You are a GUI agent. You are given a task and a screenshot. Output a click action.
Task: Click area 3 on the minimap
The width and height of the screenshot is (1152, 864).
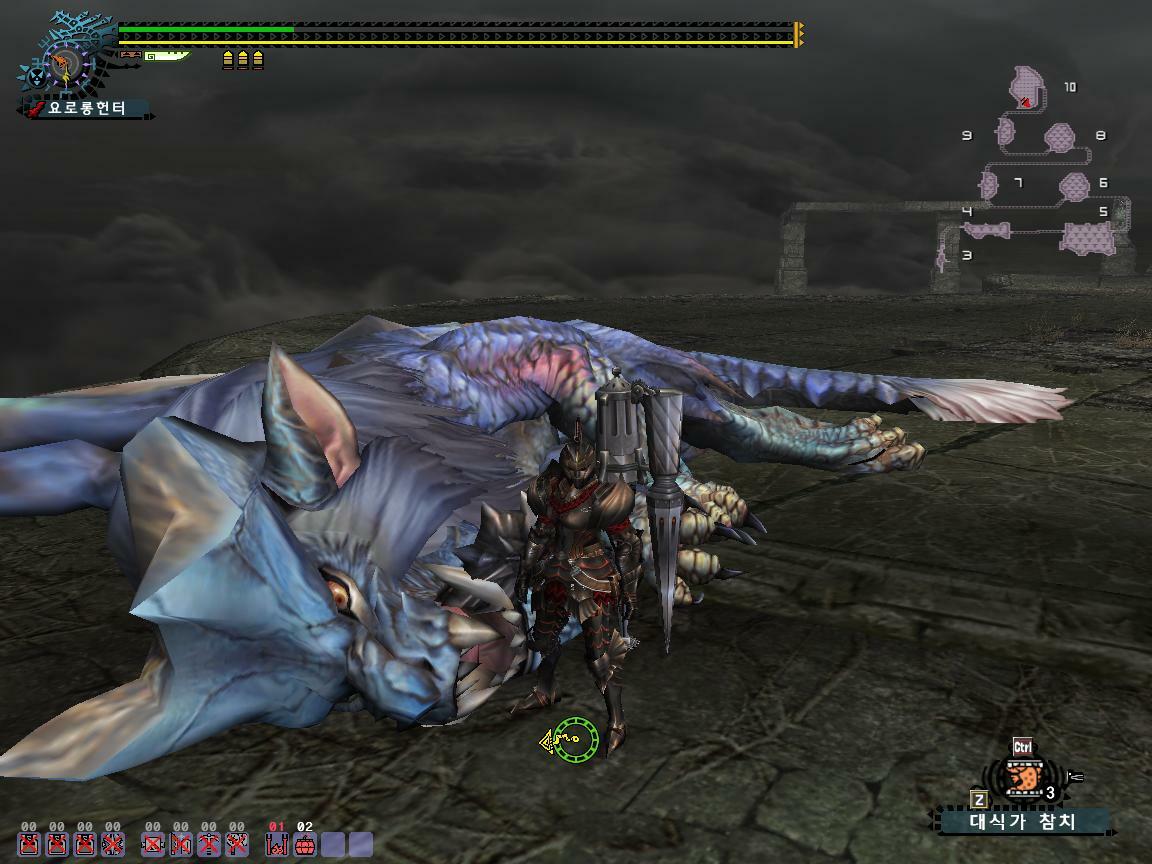tap(942, 258)
